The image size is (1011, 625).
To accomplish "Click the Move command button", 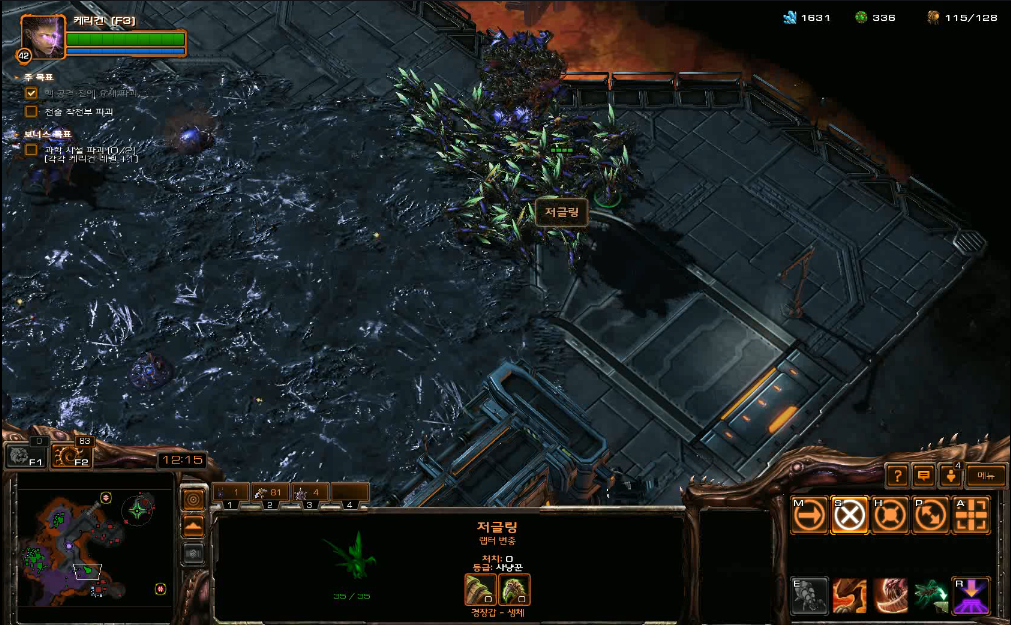I will coord(810,514).
